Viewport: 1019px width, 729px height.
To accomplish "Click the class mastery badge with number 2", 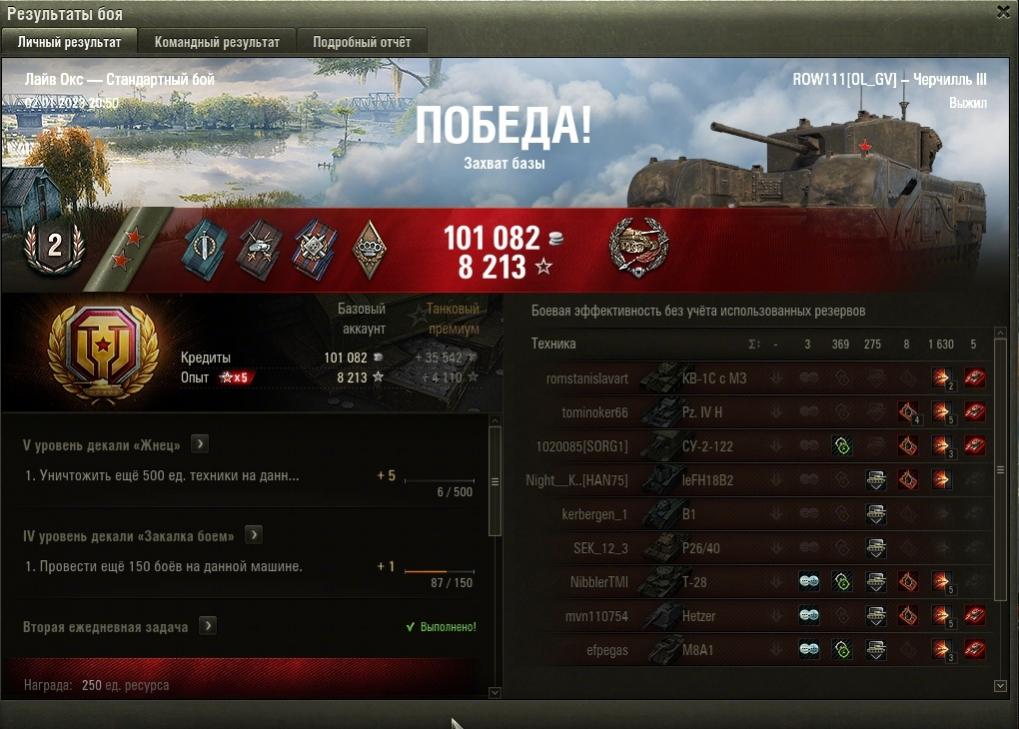I will click(x=54, y=247).
